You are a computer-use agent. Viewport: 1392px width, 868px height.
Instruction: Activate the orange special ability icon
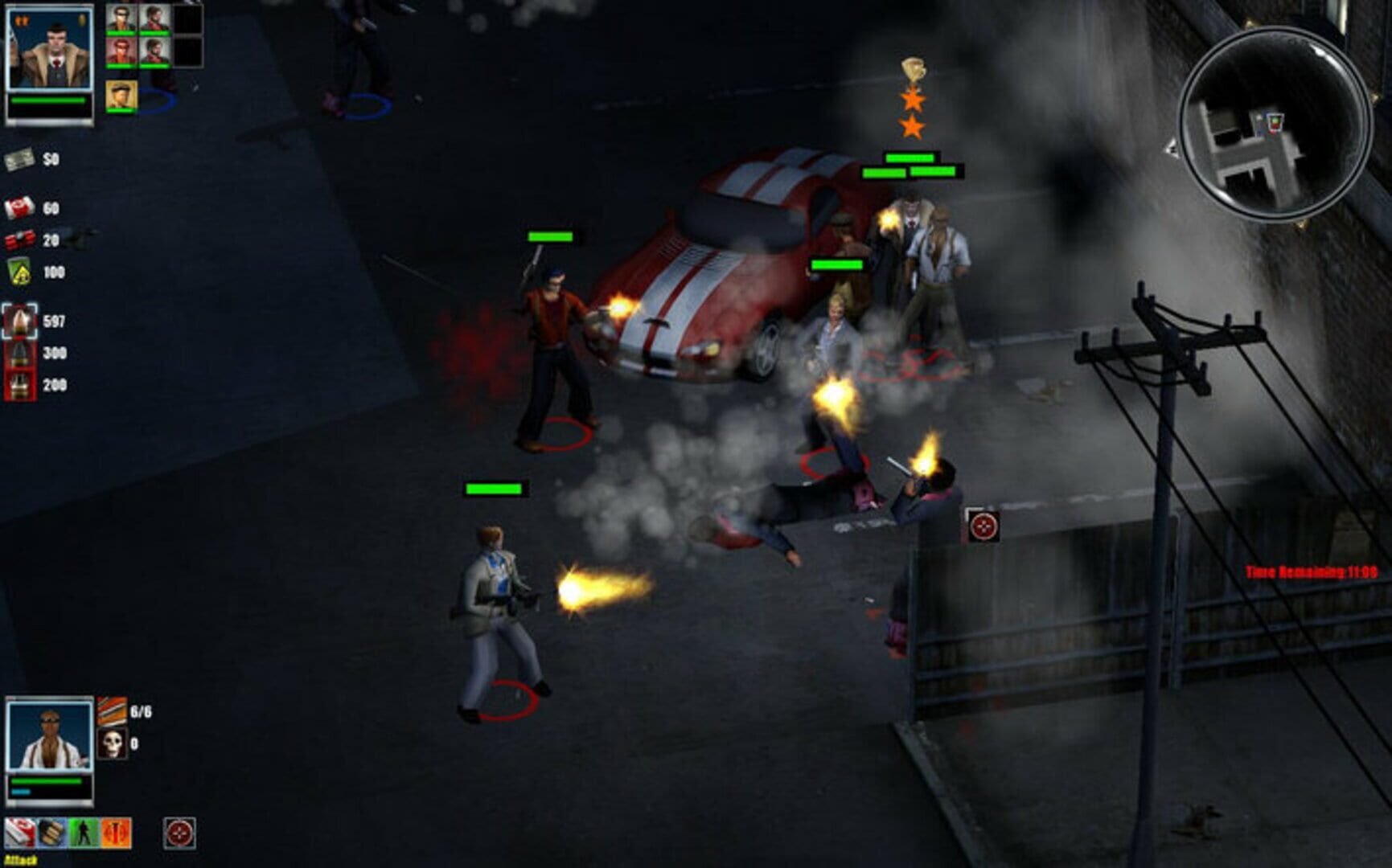pyautogui.click(x=115, y=833)
